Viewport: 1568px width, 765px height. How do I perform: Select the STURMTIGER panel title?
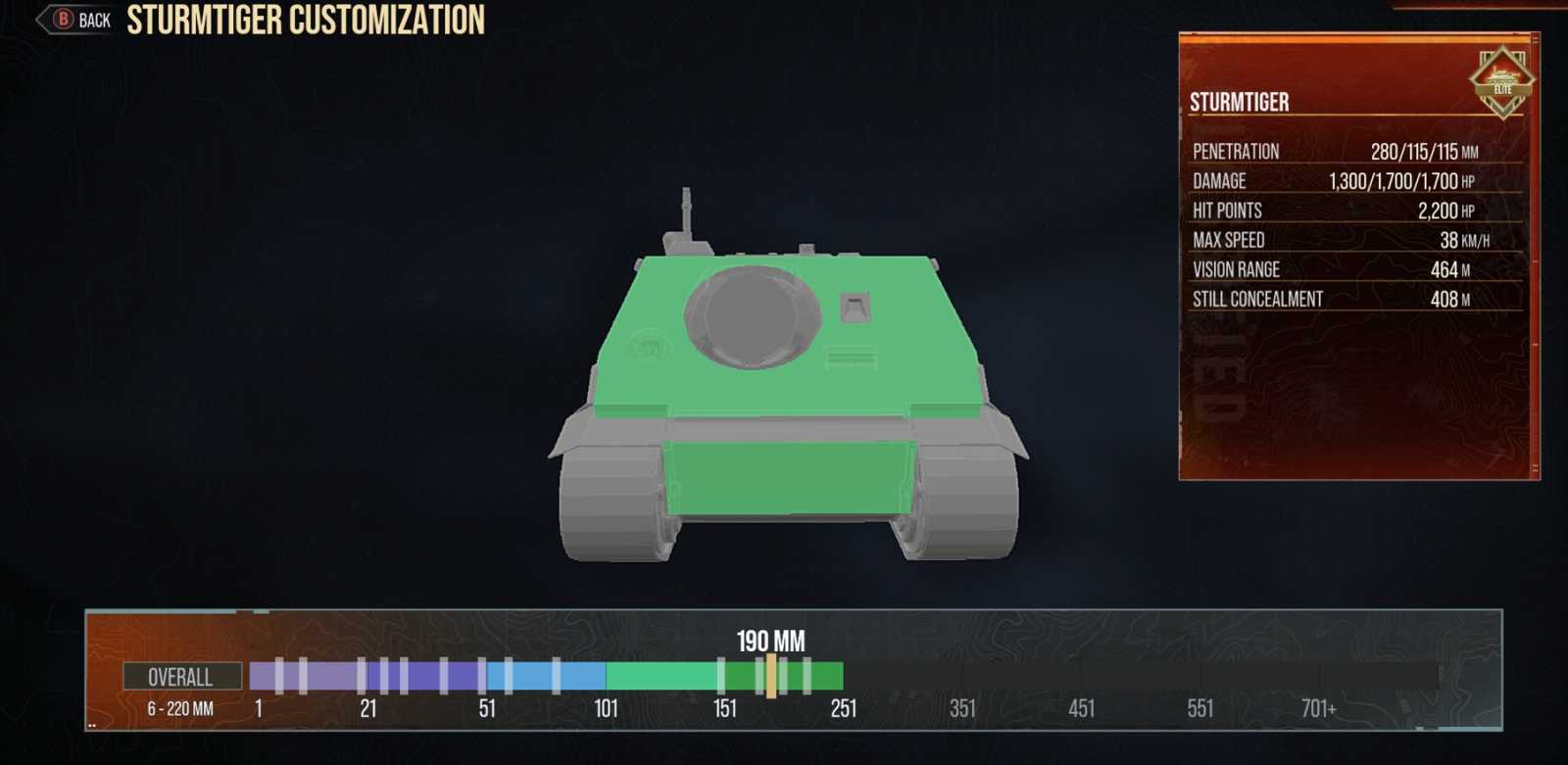(x=1239, y=102)
